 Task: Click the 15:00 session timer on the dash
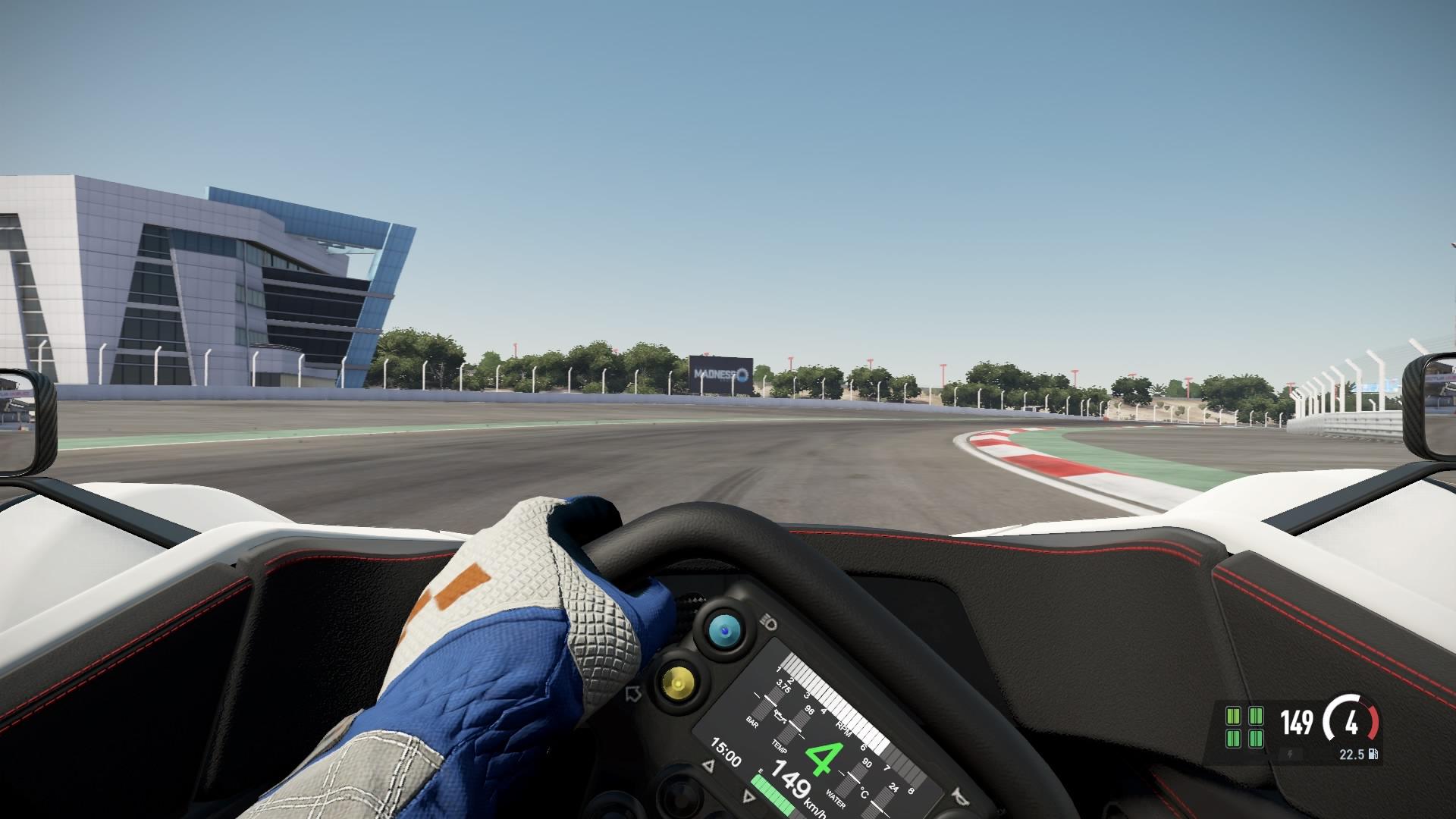(x=726, y=751)
